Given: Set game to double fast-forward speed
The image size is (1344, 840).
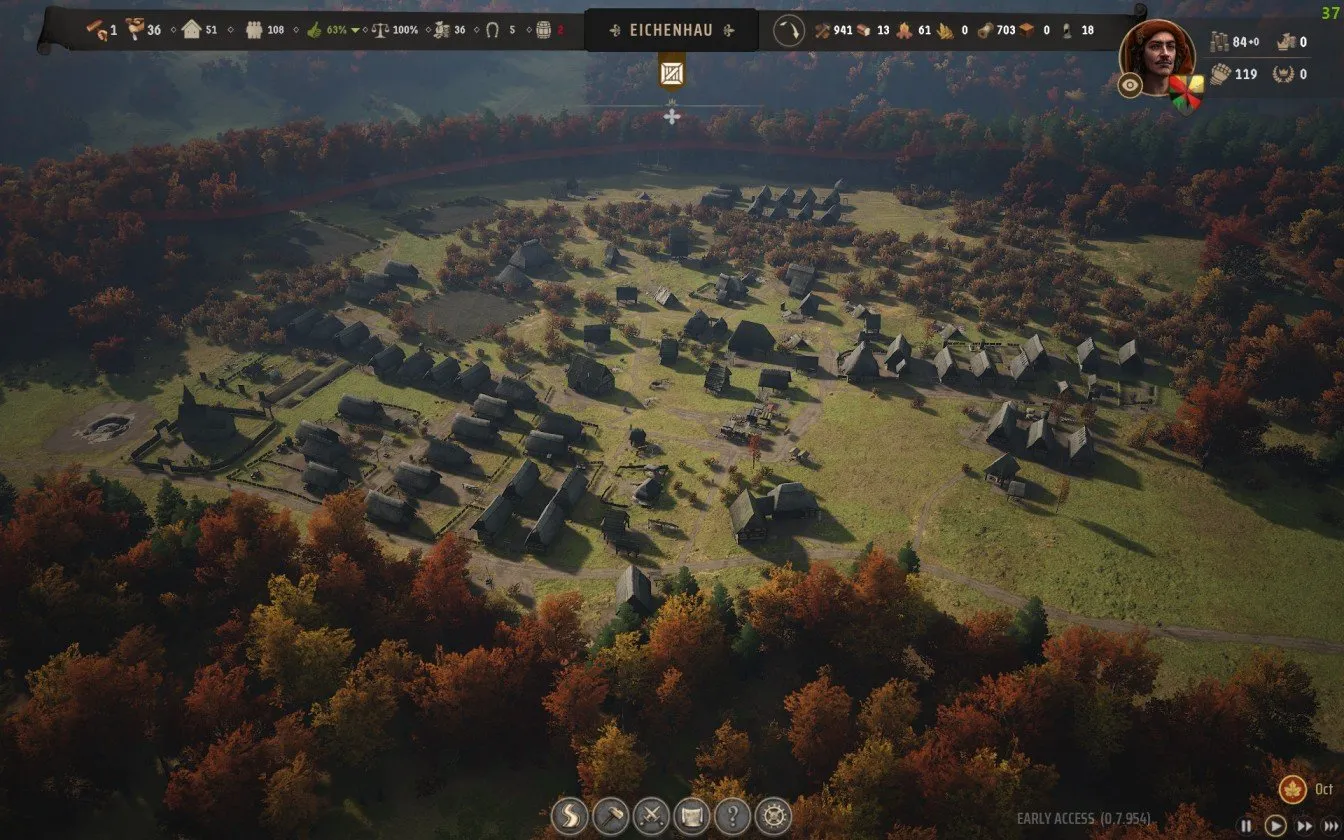Looking at the screenshot, I should (1303, 826).
